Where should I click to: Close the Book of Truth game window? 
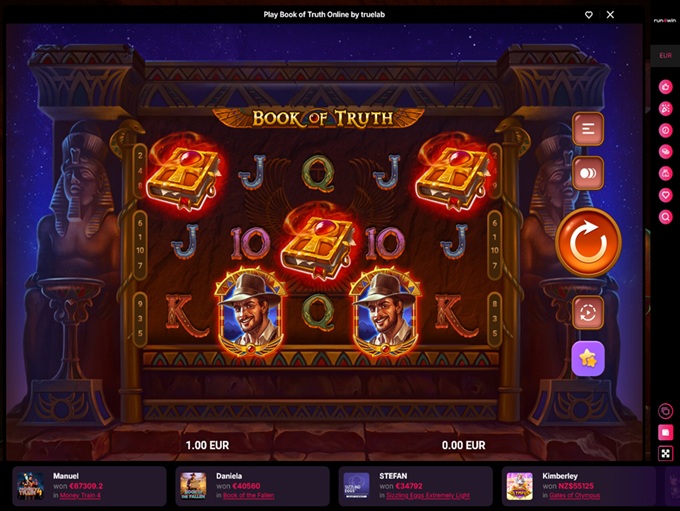[x=610, y=15]
